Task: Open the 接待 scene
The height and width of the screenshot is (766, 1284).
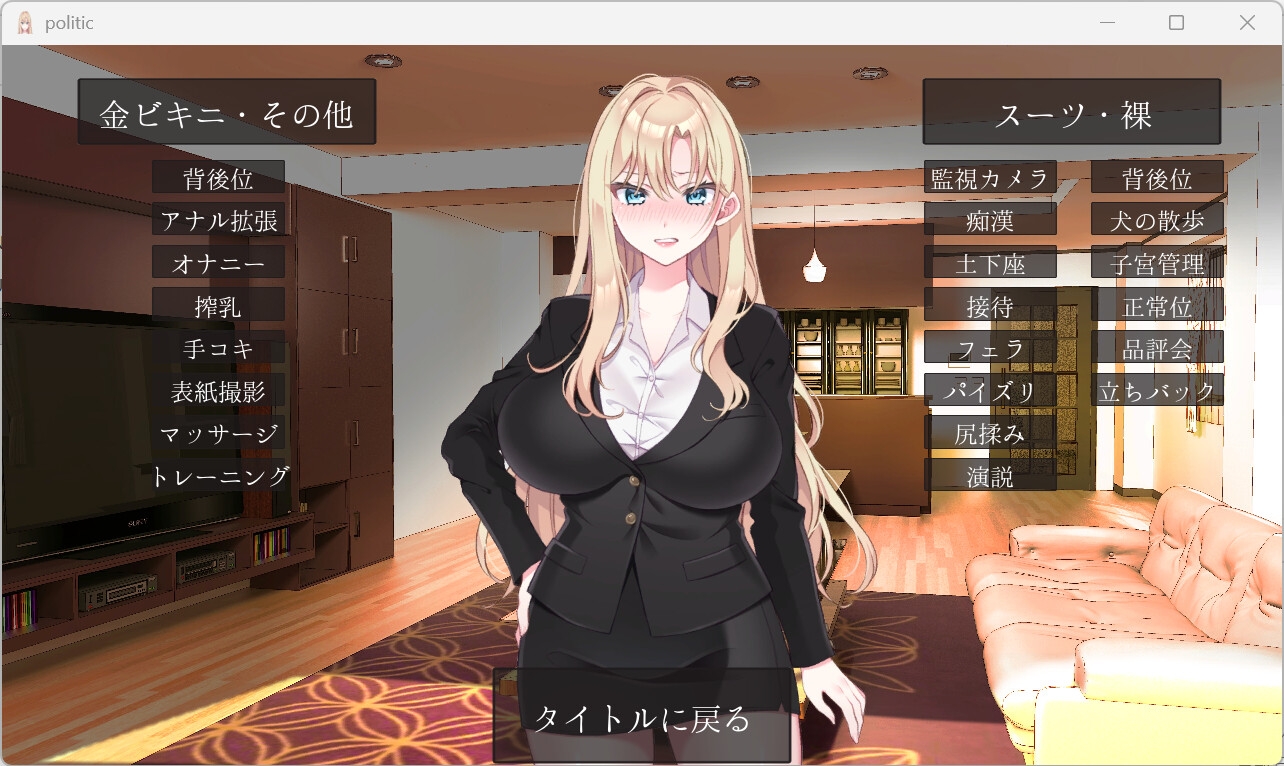Action: point(990,306)
